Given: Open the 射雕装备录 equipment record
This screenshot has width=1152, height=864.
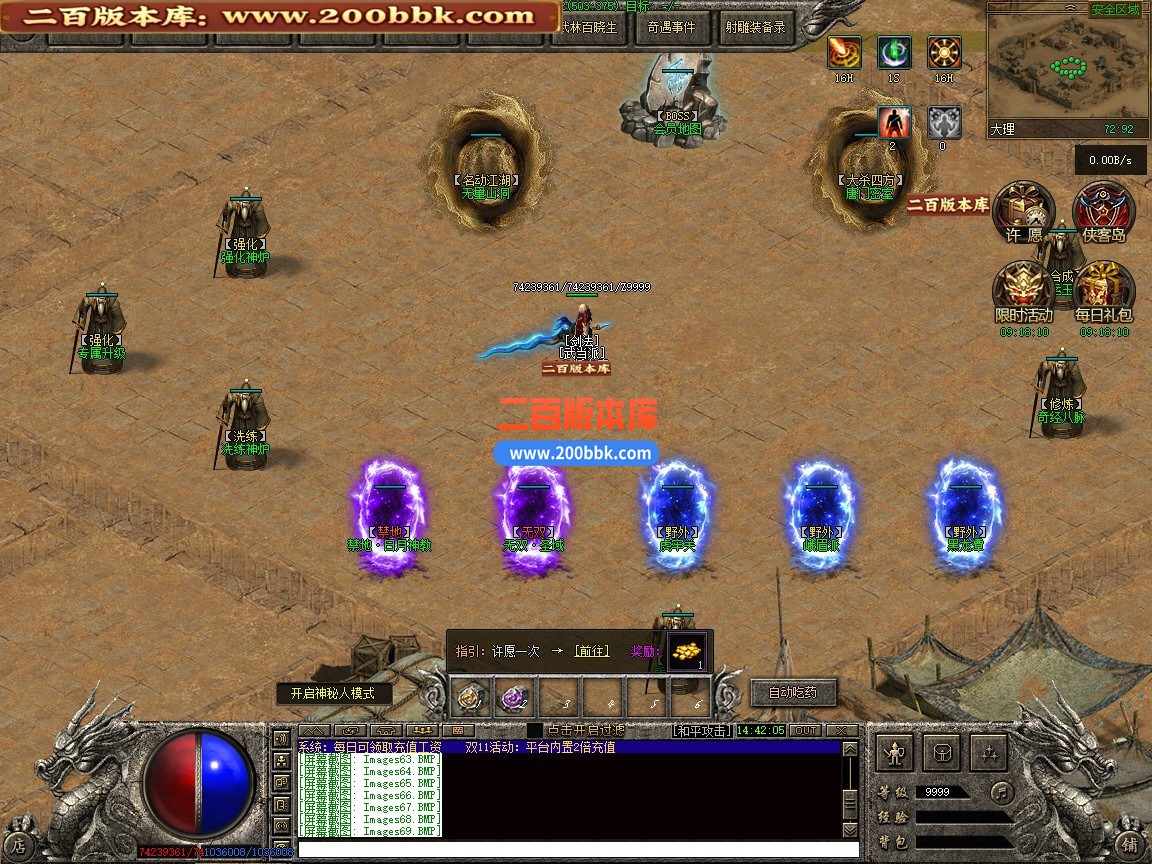Looking at the screenshot, I should (x=755, y=28).
